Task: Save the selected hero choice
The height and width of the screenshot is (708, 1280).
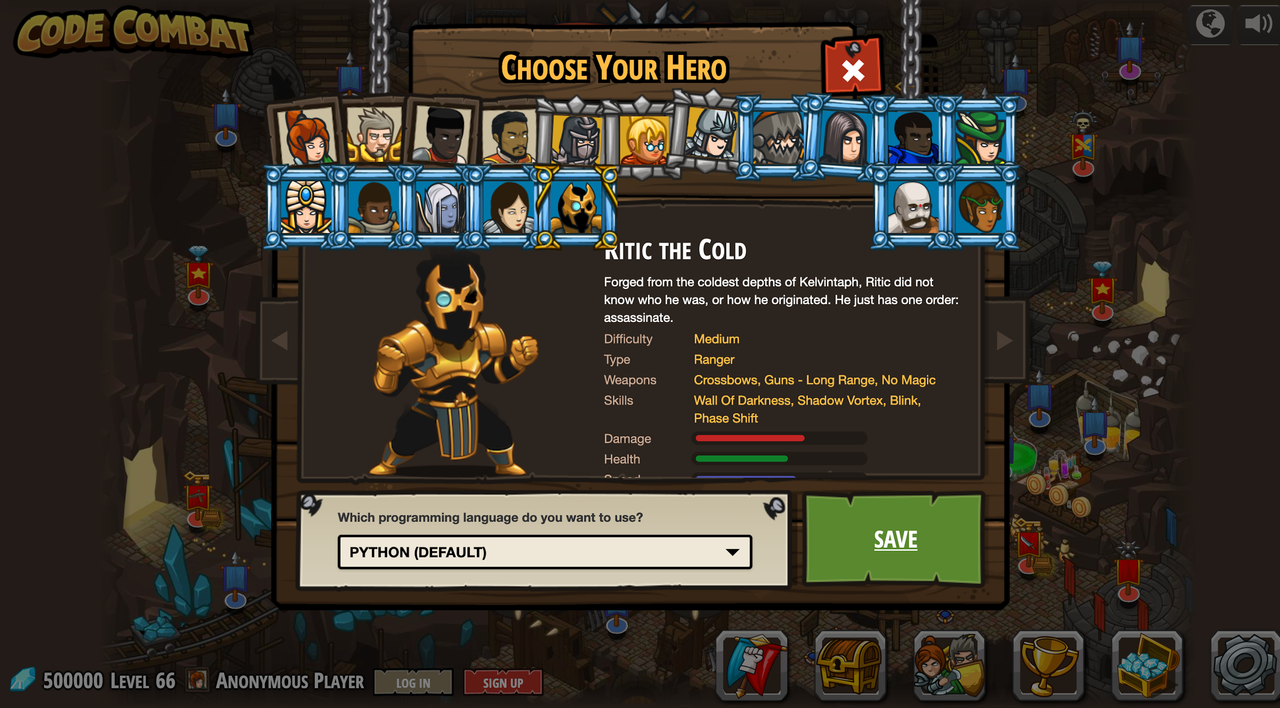Action: pos(894,539)
